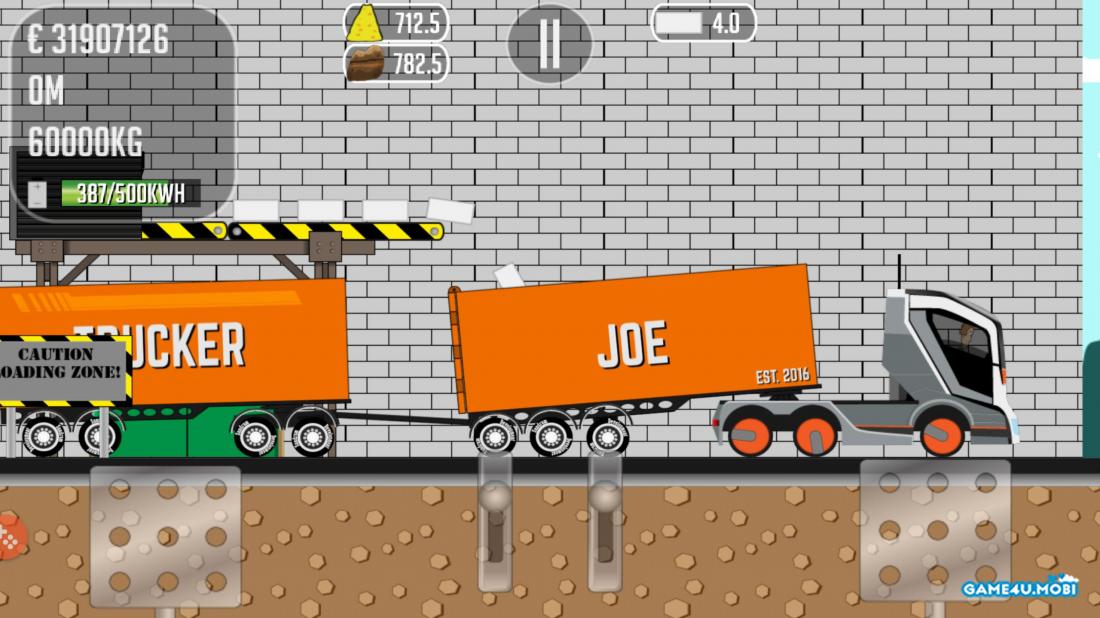Toggle the right control lever
Viewport: 1100px width, 618px height.
click(604, 520)
